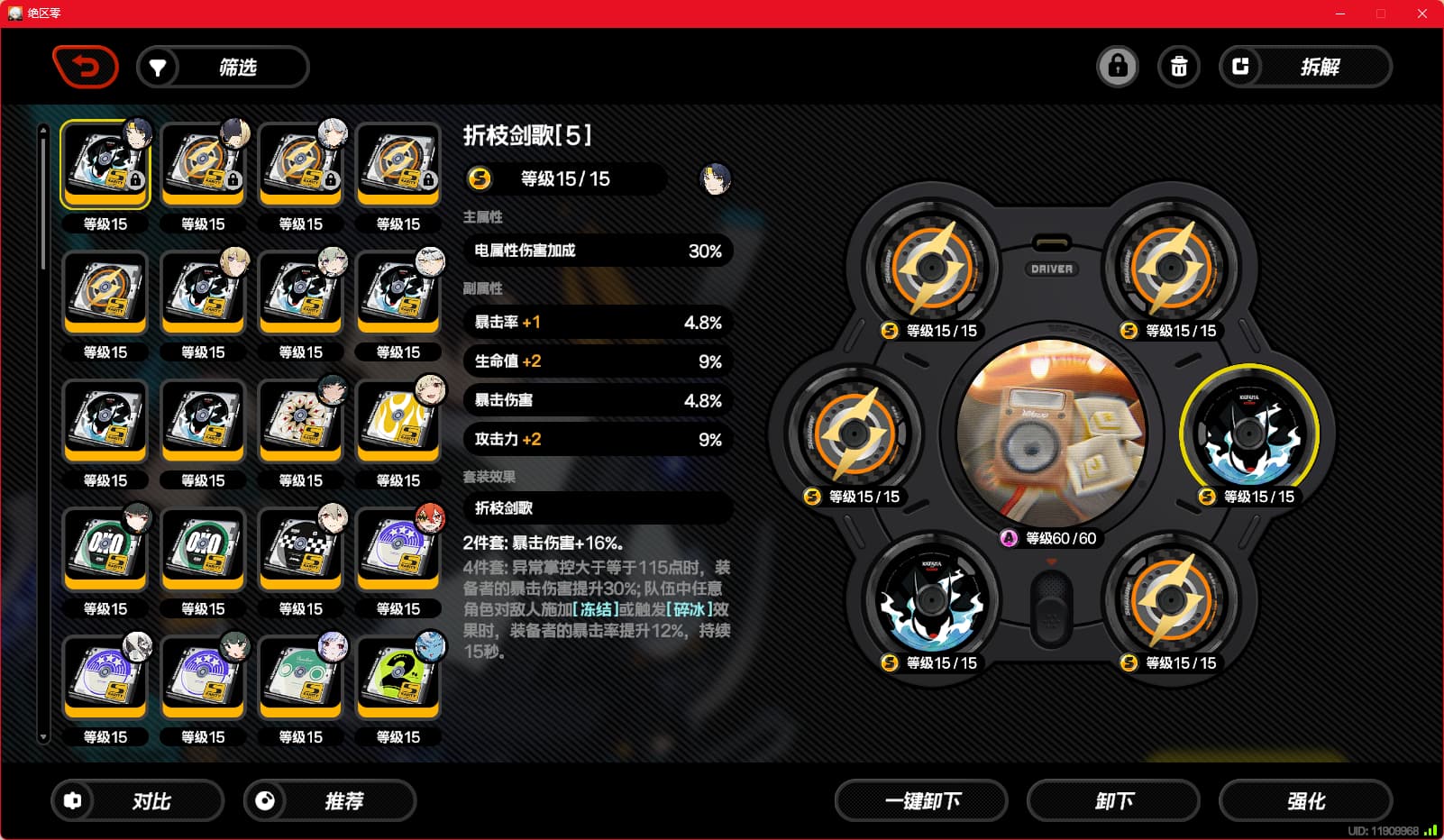This screenshot has height=840, width=1444.
Task: Open the 对比 compare view
Action: point(137,801)
